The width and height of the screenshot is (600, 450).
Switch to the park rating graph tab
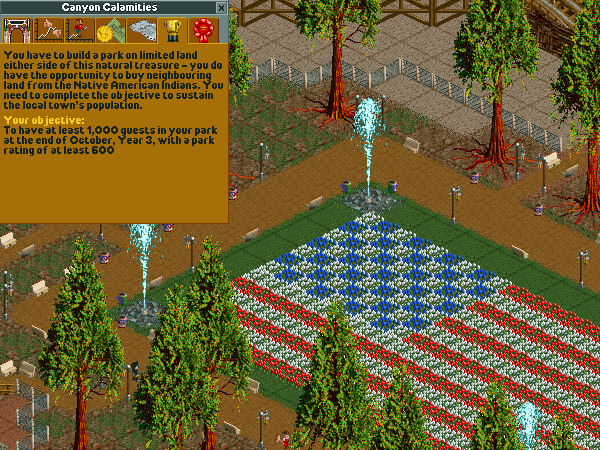tap(47, 30)
